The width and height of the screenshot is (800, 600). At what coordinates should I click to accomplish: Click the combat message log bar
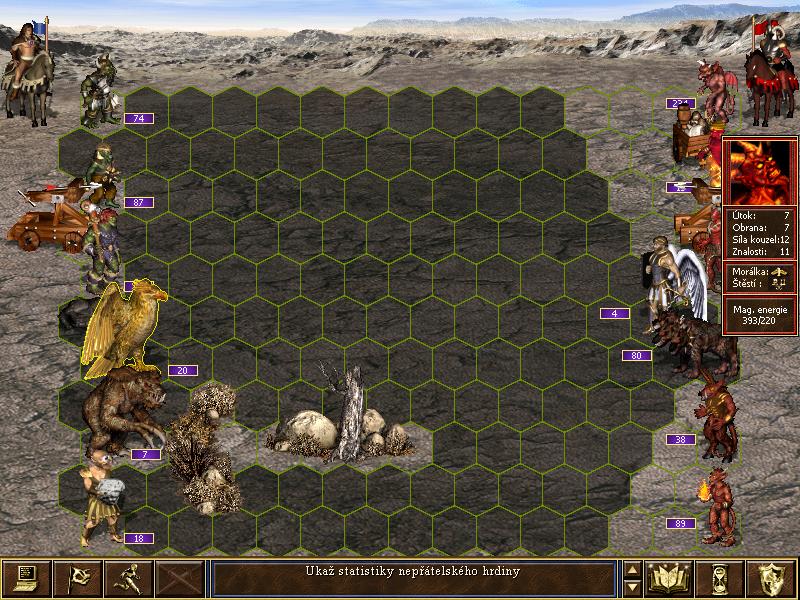(x=413, y=578)
